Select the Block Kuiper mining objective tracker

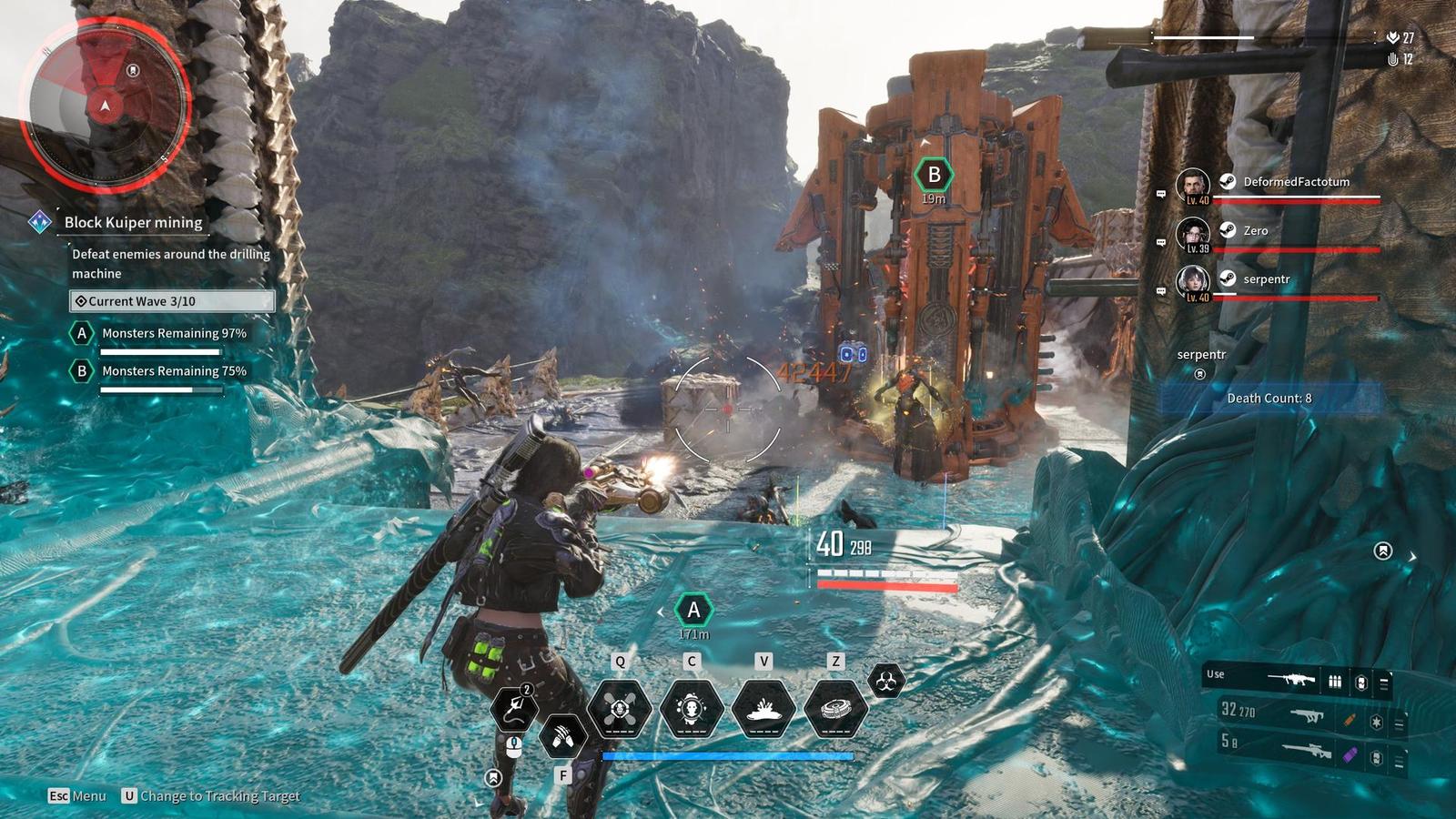133,222
